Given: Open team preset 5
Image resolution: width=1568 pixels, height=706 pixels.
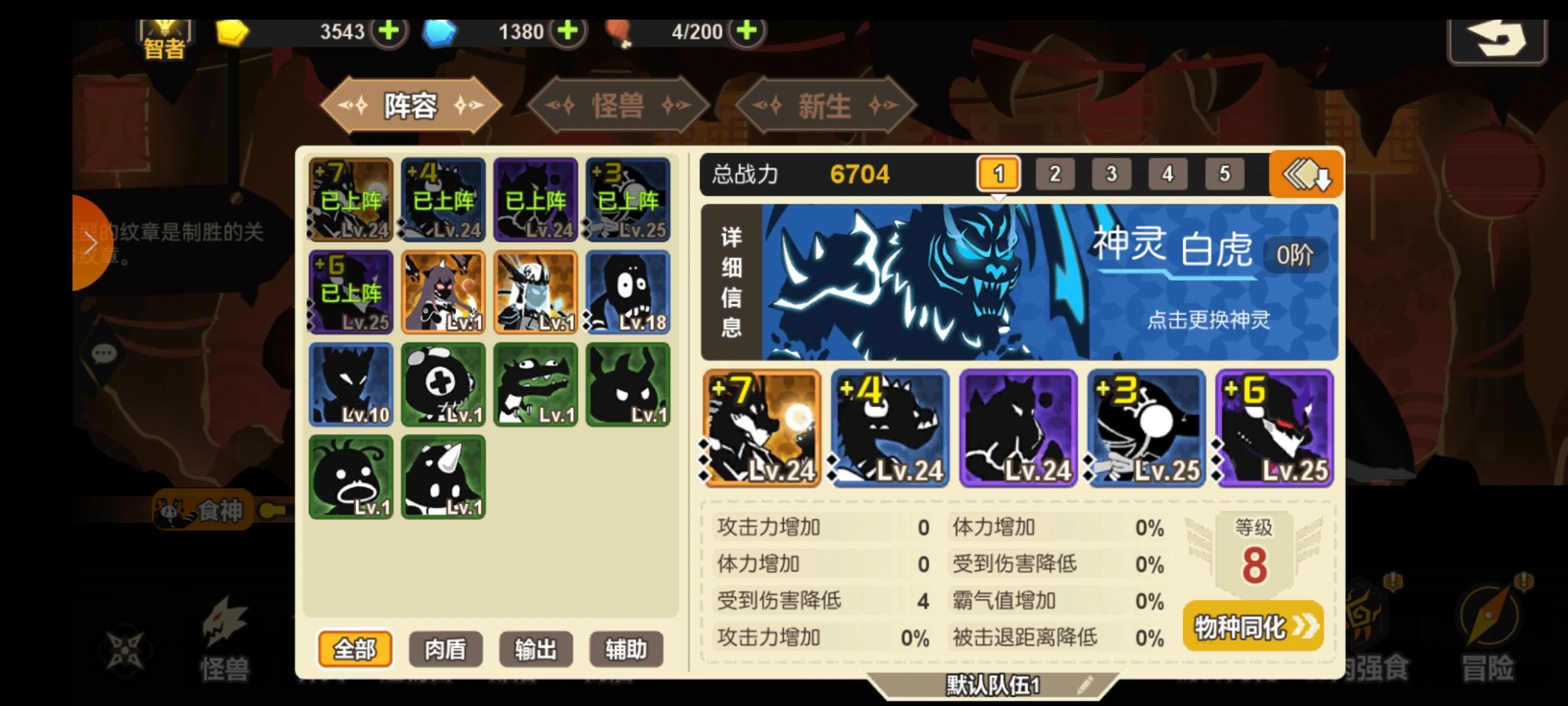Looking at the screenshot, I should (x=1224, y=175).
